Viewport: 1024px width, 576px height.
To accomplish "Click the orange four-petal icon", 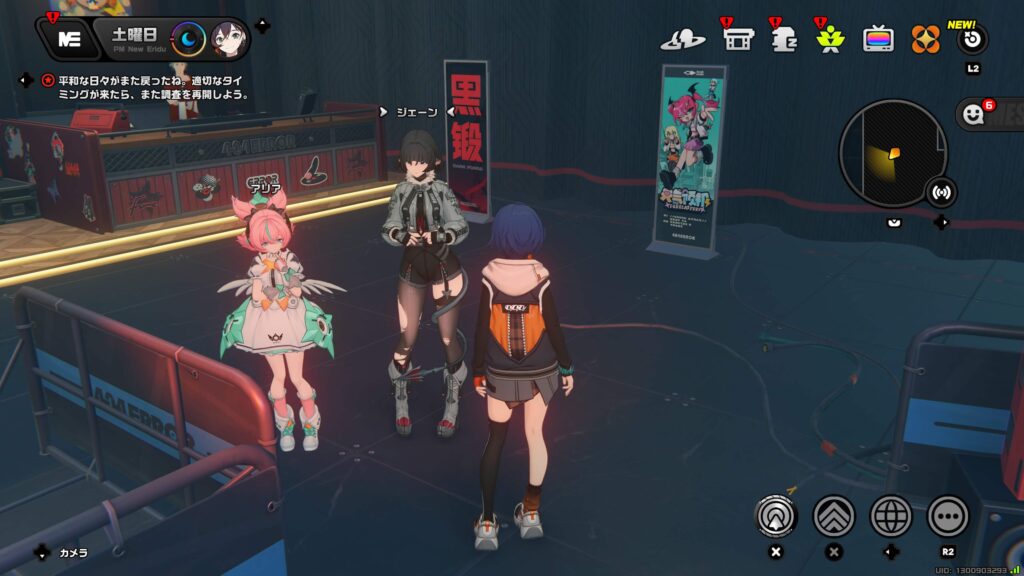I will point(925,39).
